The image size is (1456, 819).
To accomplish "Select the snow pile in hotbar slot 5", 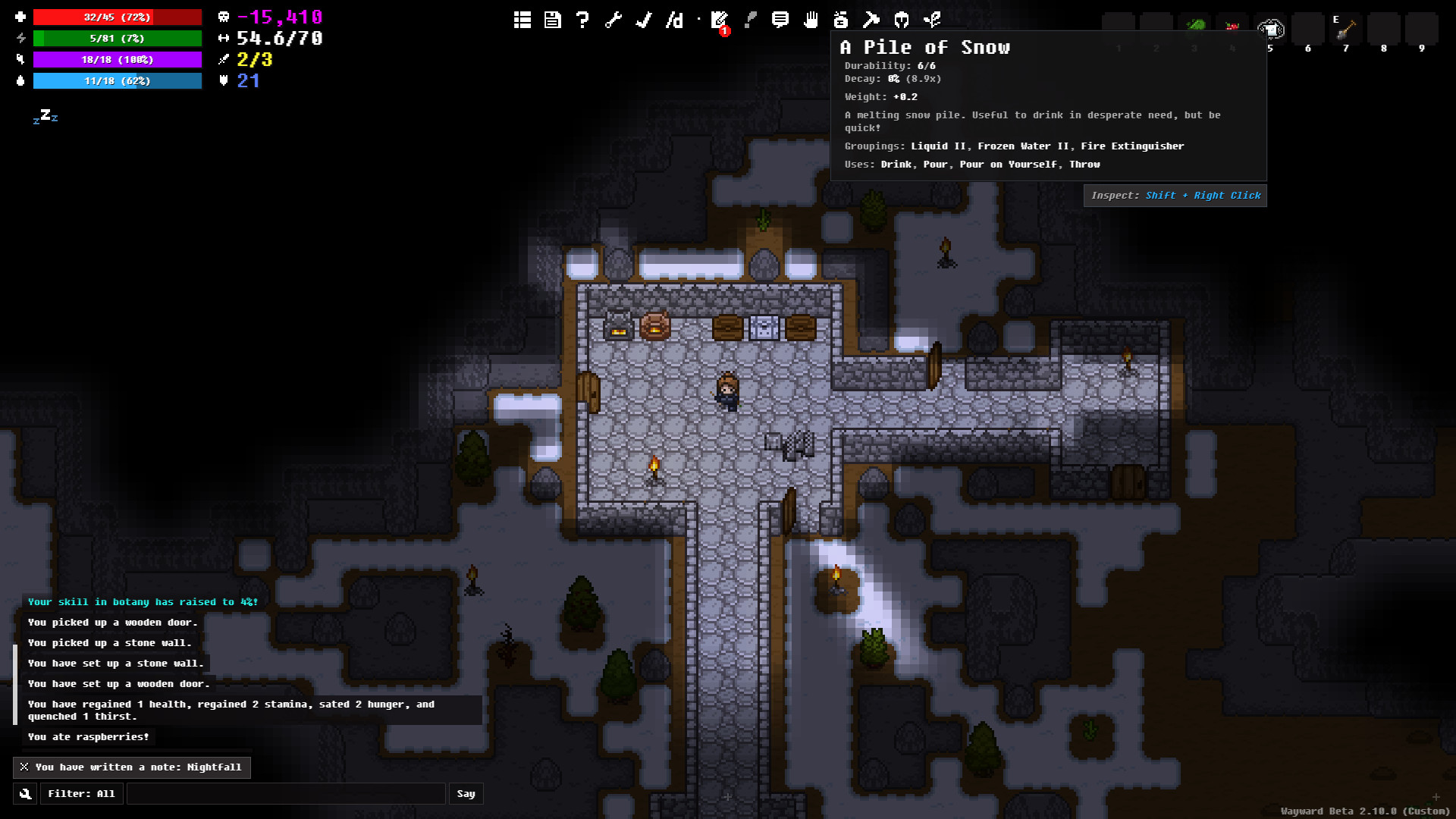I will [x=1270, y=30].
